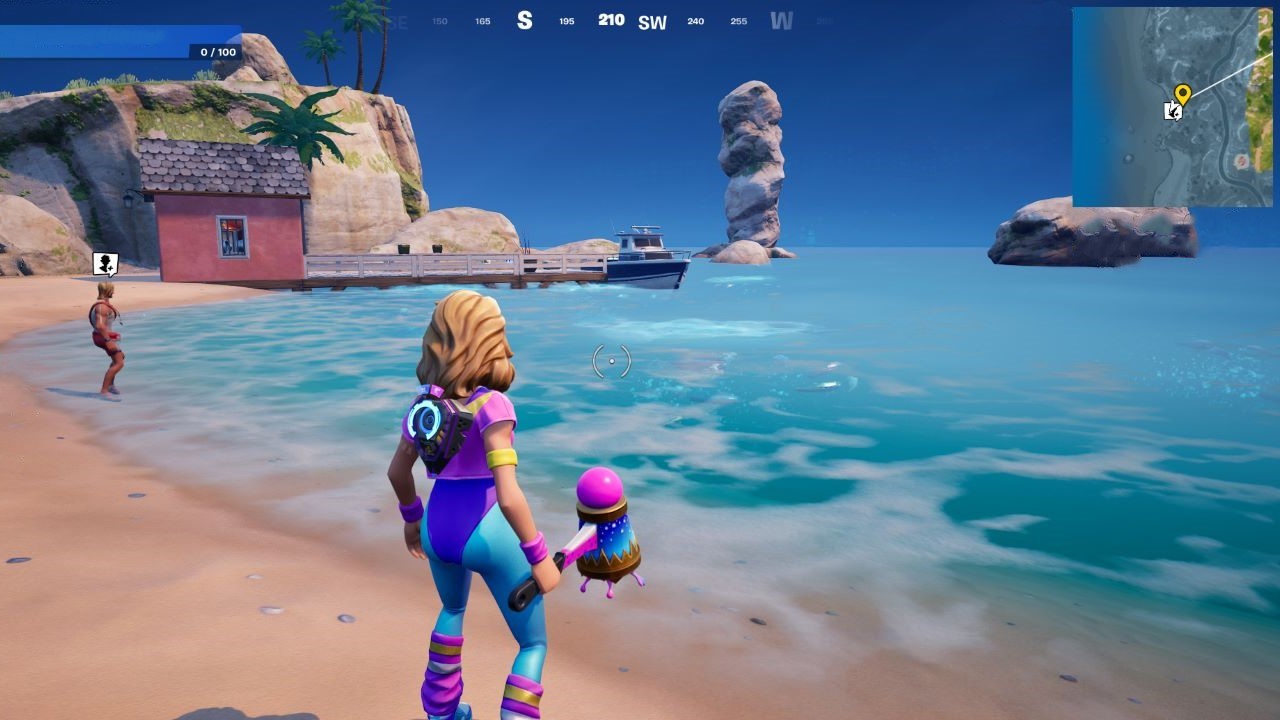This screenshot has height=720, width=1280.
Task: Click the W marker on the compass strip
Action: coord(781,20)
